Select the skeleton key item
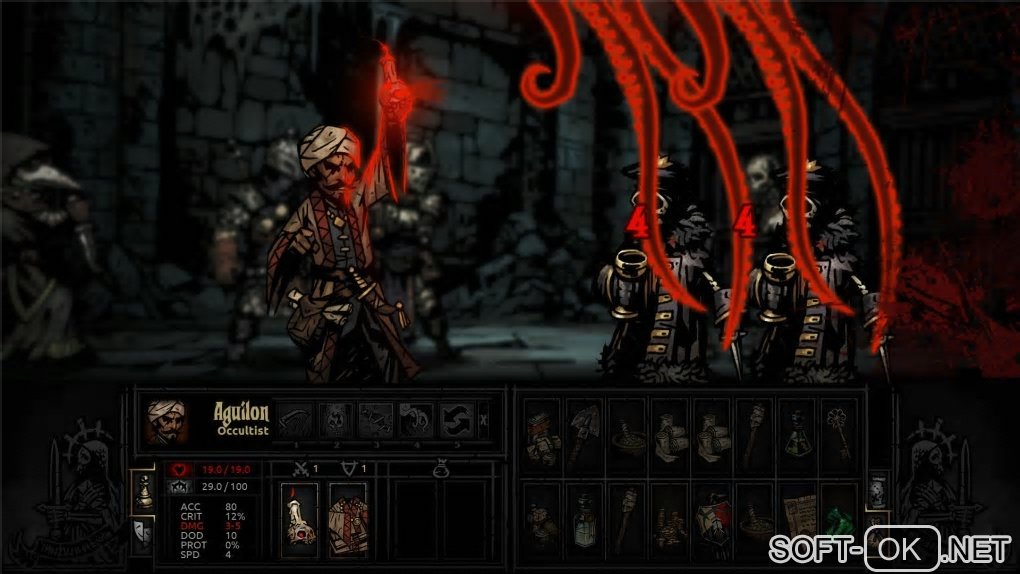The image size is (1020, 574). click(837, 433)
